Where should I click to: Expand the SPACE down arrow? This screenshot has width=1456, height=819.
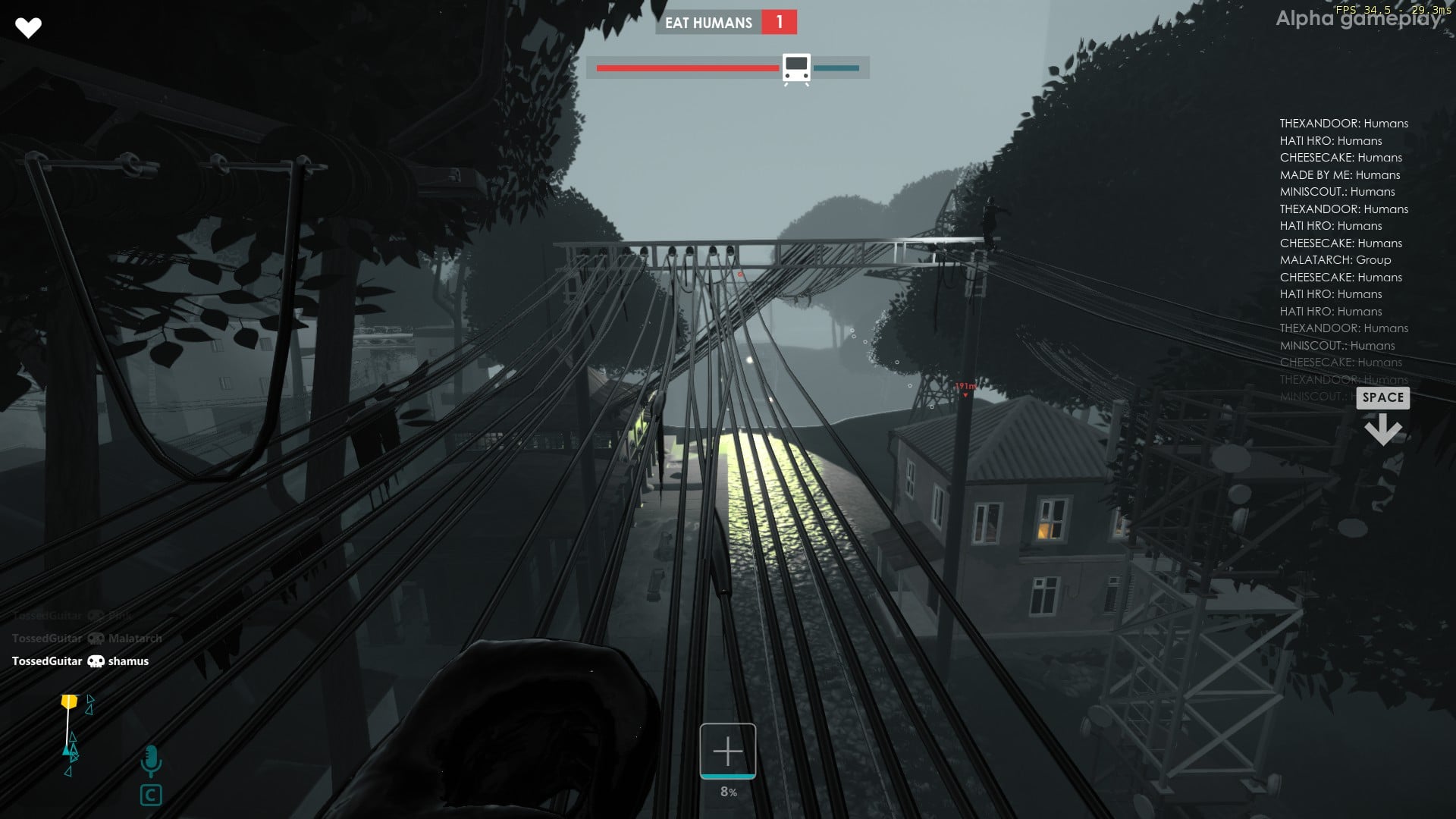tap(1383, 430)
